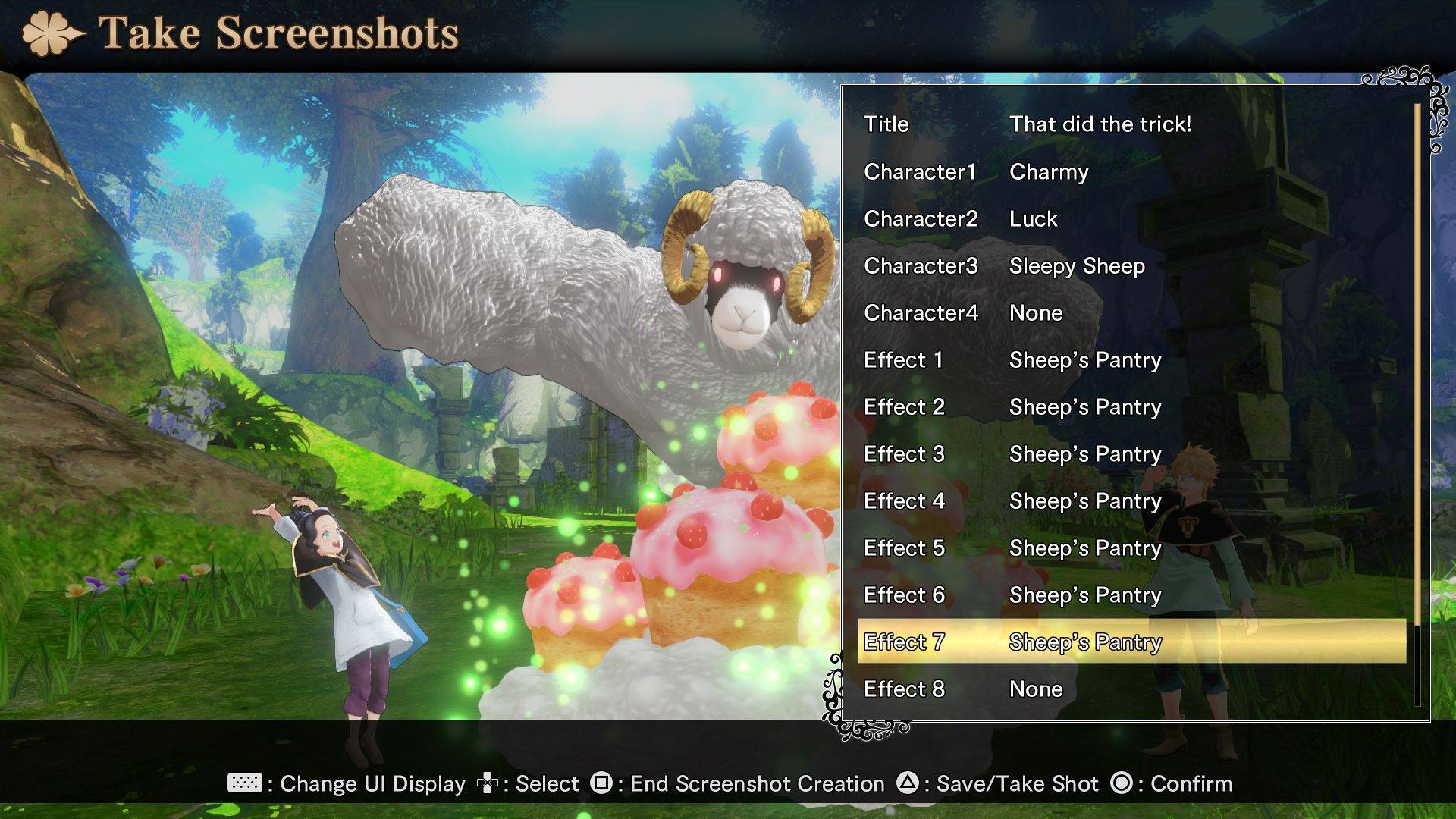Choose the Effect 6 row
This screenshot has width=1456, height=819.
point(1130,595)
